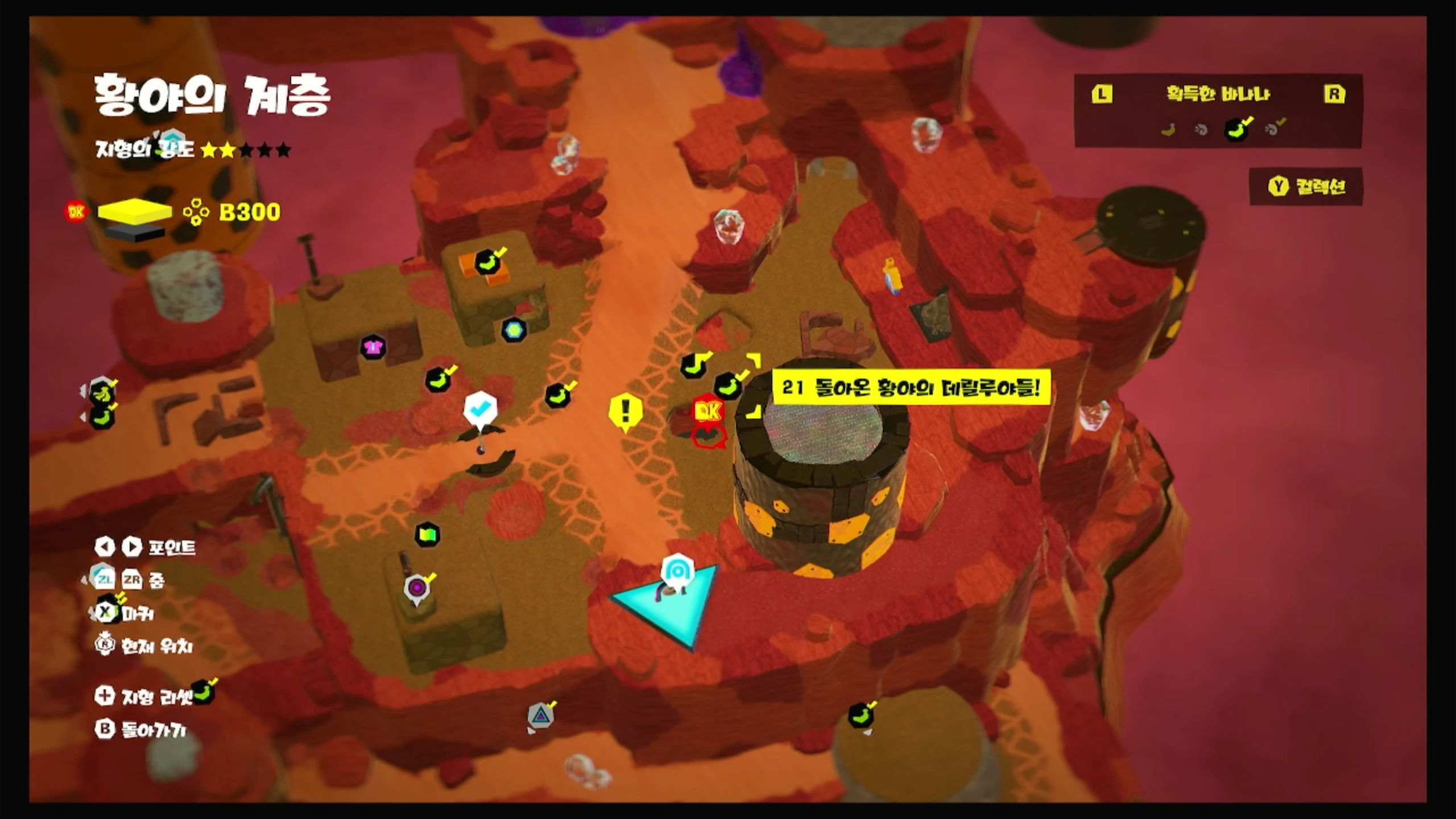Screen dimensions: 1456x819
Task: Click the banana marker inside selection brackets
Action: pyautogui.click(x=727, y=386)
